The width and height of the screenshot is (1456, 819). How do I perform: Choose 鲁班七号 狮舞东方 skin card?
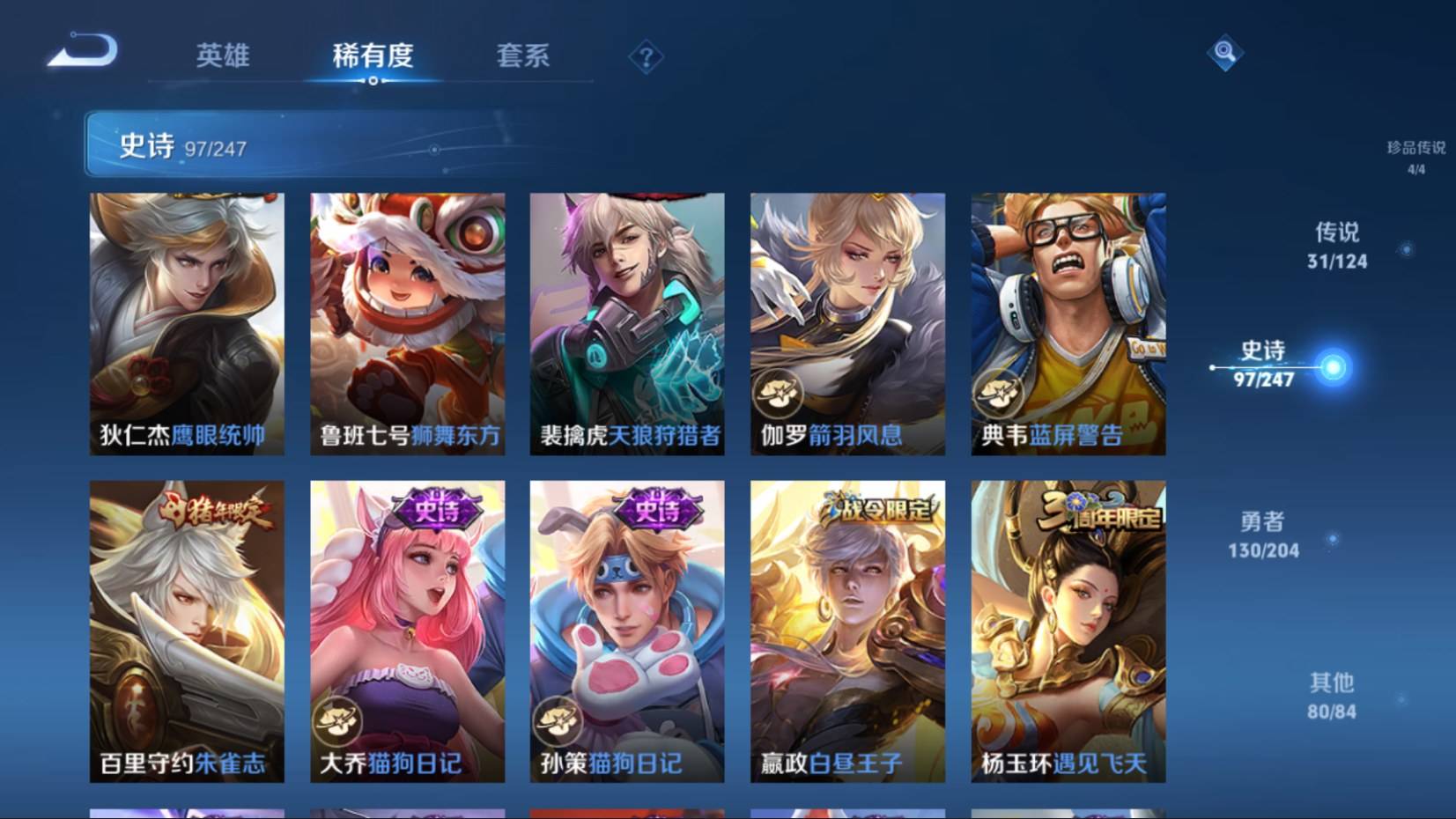click(407, 323)
